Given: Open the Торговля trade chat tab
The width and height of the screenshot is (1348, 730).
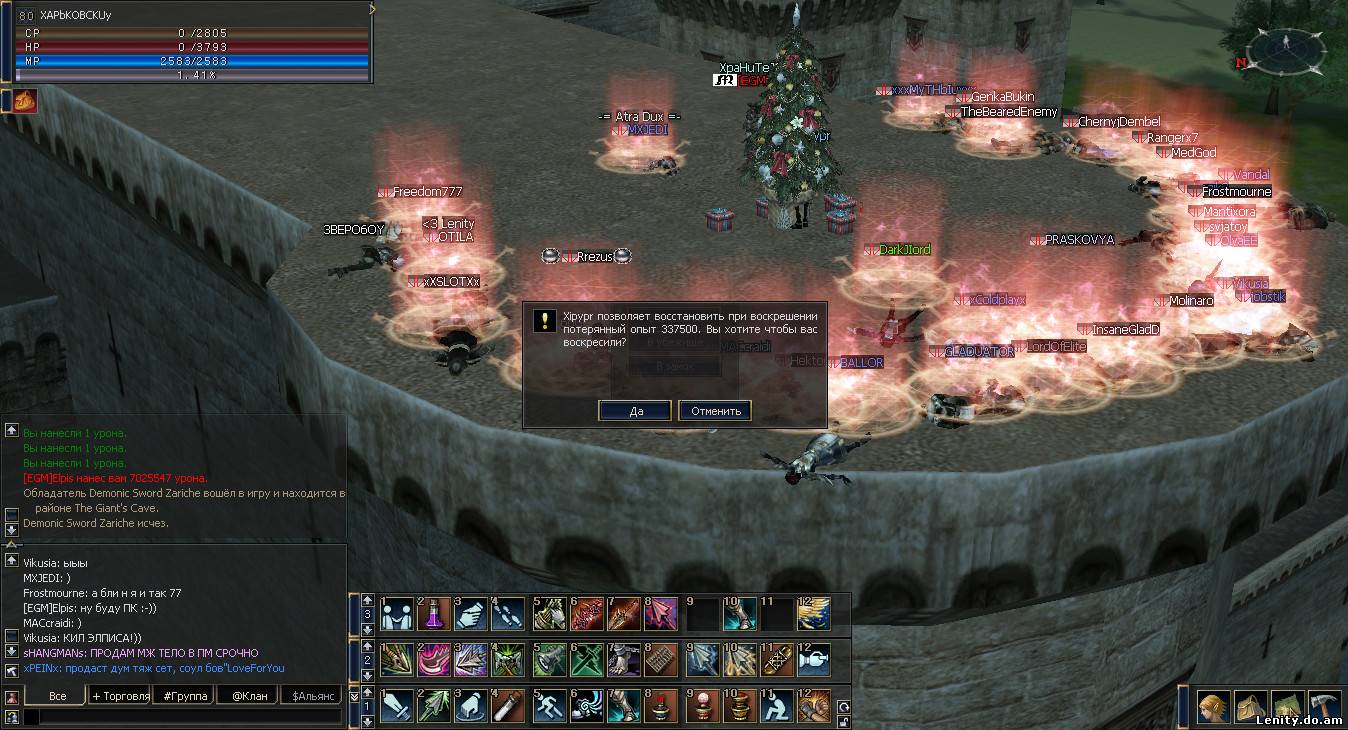Looking at the screenshot, I should click(120, 695).
